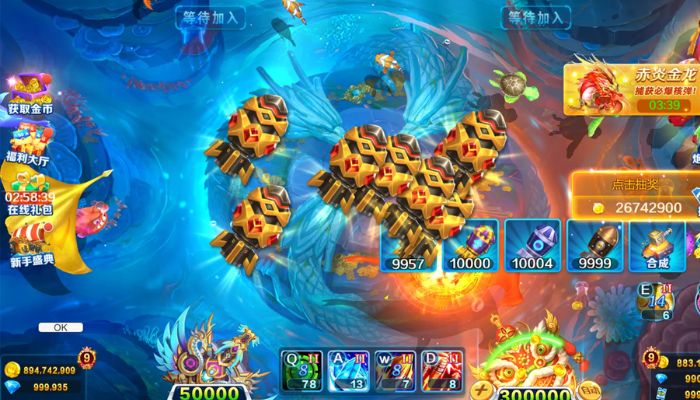
Task: Select the purple missile item showing 10000
Action: [x=470, y=245]
